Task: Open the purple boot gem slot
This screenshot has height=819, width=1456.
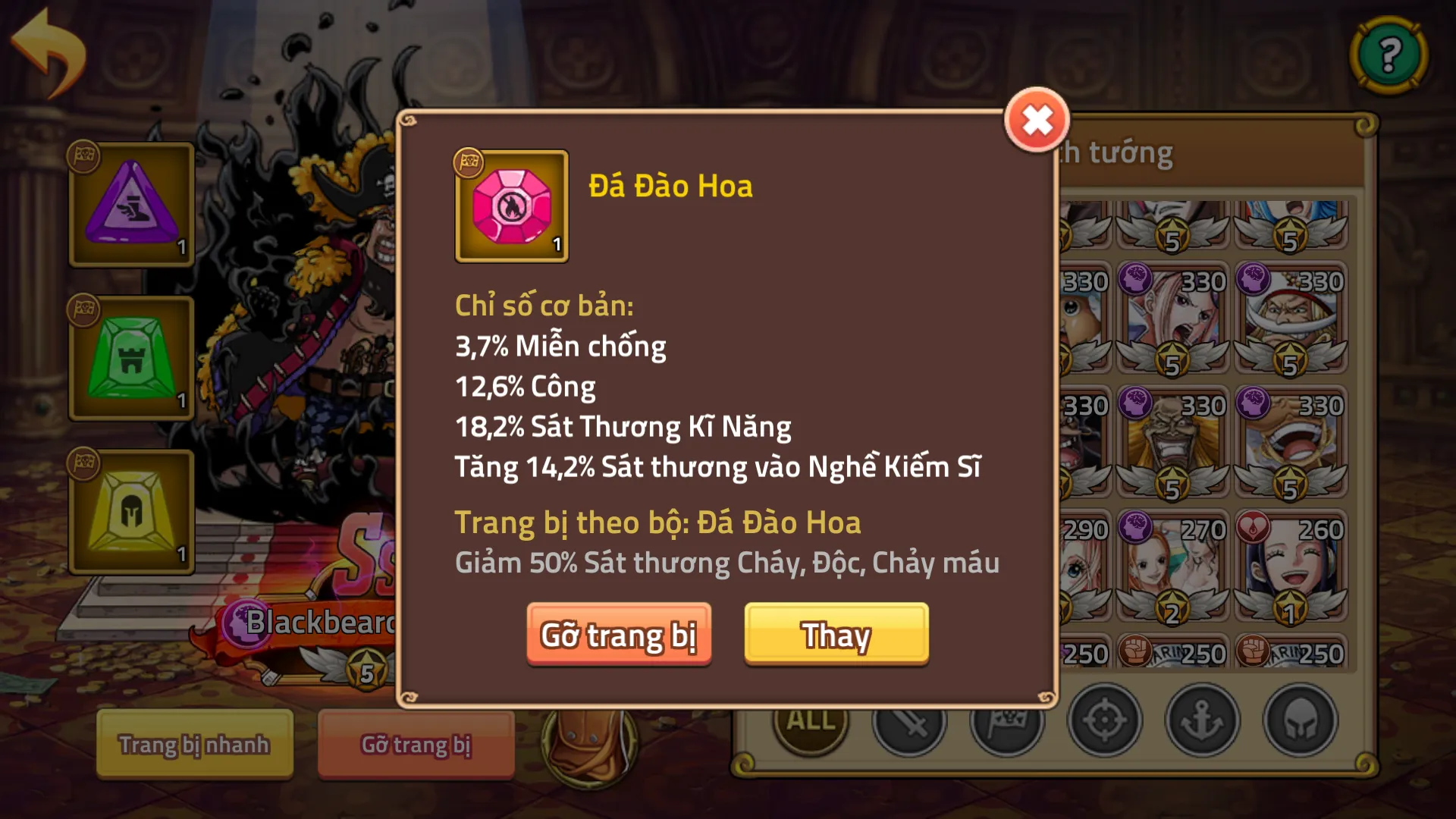Action: [131, 205]
